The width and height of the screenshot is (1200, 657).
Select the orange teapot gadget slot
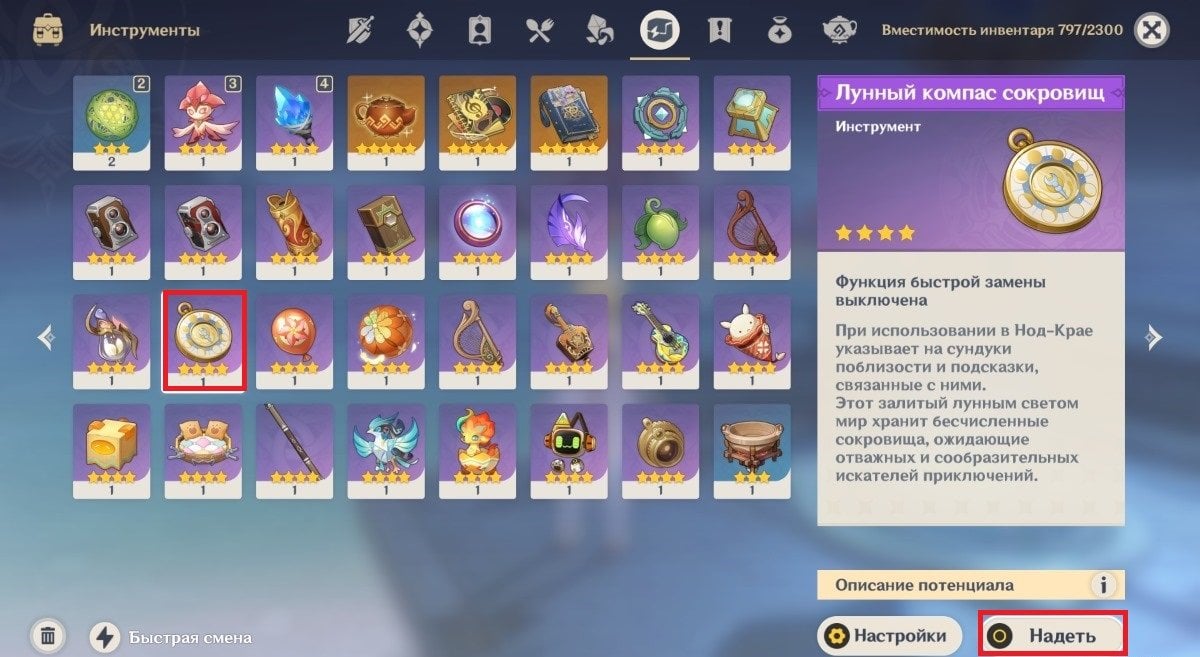click(386, 121)
